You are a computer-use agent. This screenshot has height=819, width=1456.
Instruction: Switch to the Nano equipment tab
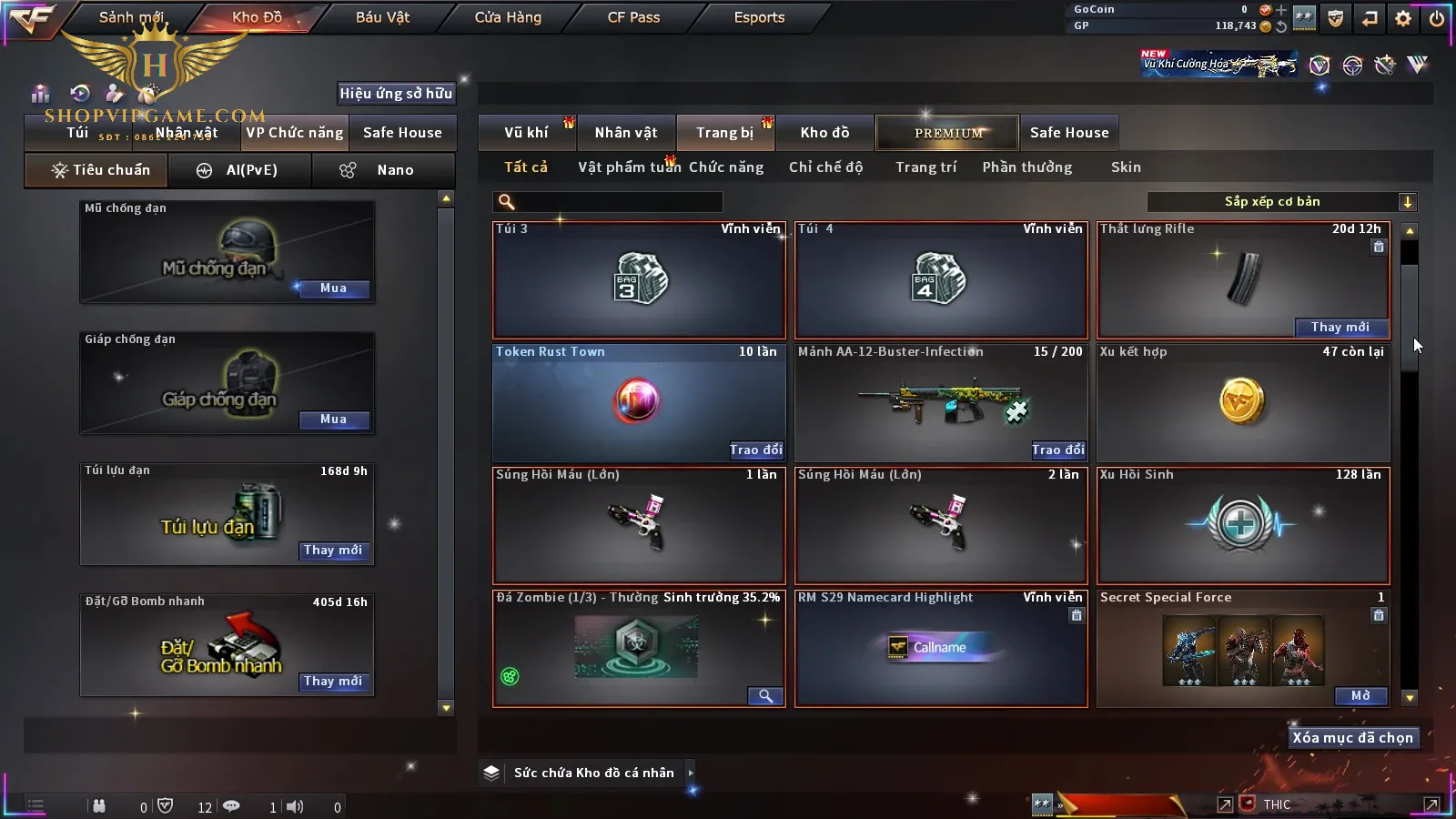383,170
